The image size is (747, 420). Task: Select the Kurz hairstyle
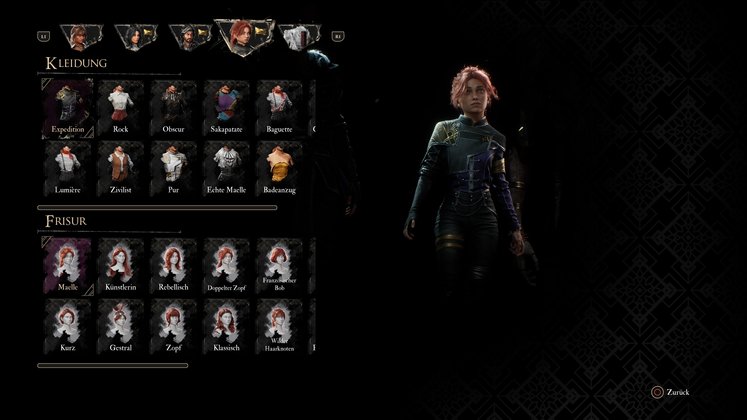tap(68, 325)
